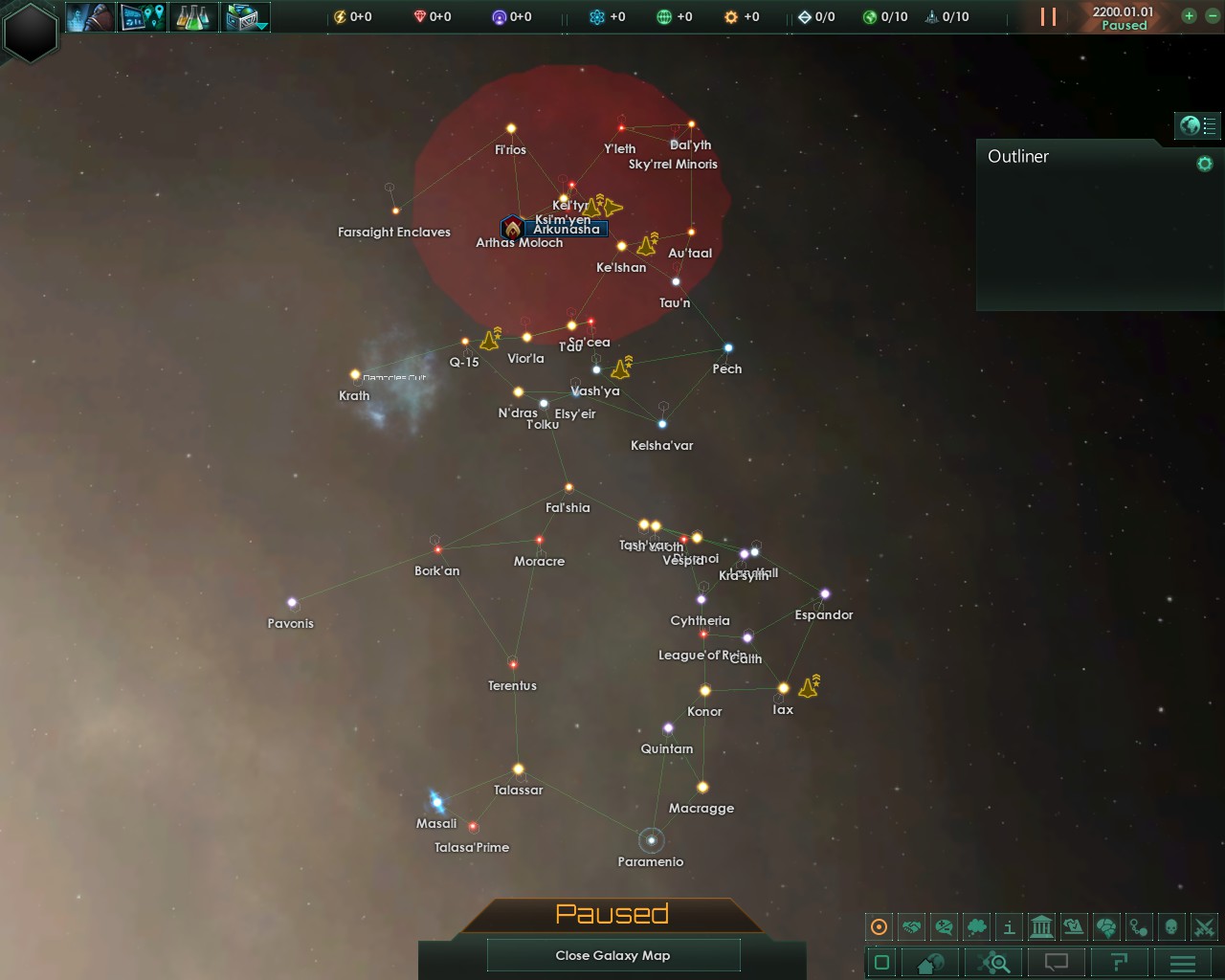Unpause the game using the pause bars
Viewport: 1225px width, 980px height.
tap(1046, 16)
